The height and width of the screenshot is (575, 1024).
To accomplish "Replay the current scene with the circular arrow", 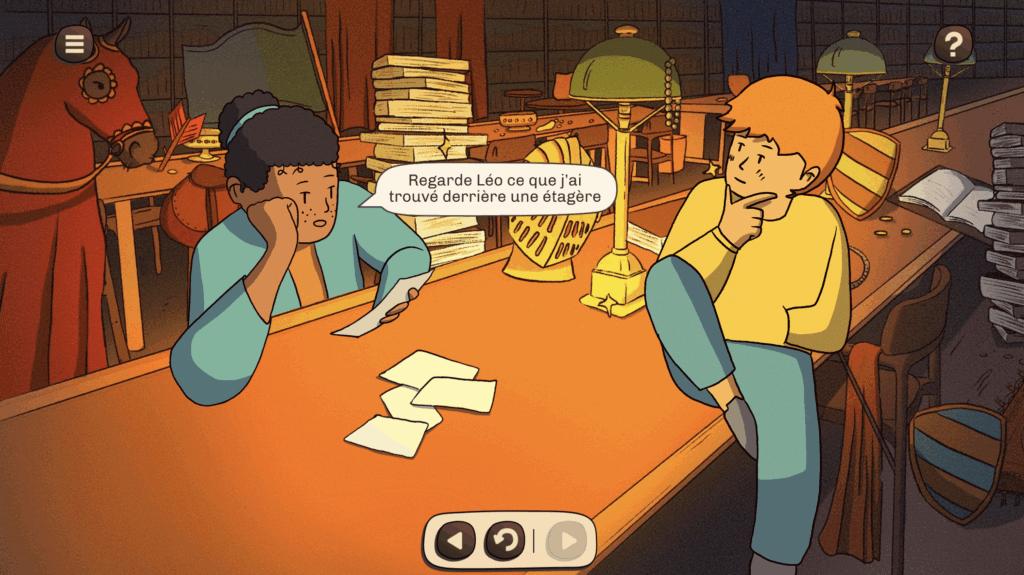I will [x=505, y=542].
